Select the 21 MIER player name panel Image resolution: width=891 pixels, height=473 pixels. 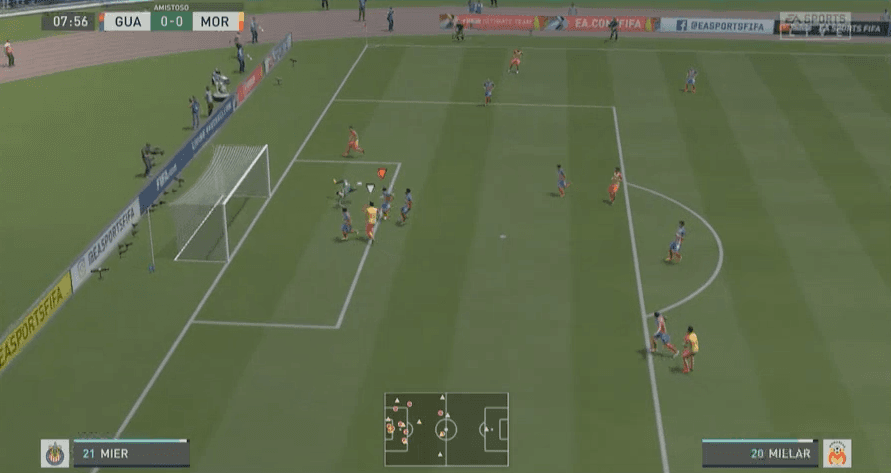click(130, 454)
